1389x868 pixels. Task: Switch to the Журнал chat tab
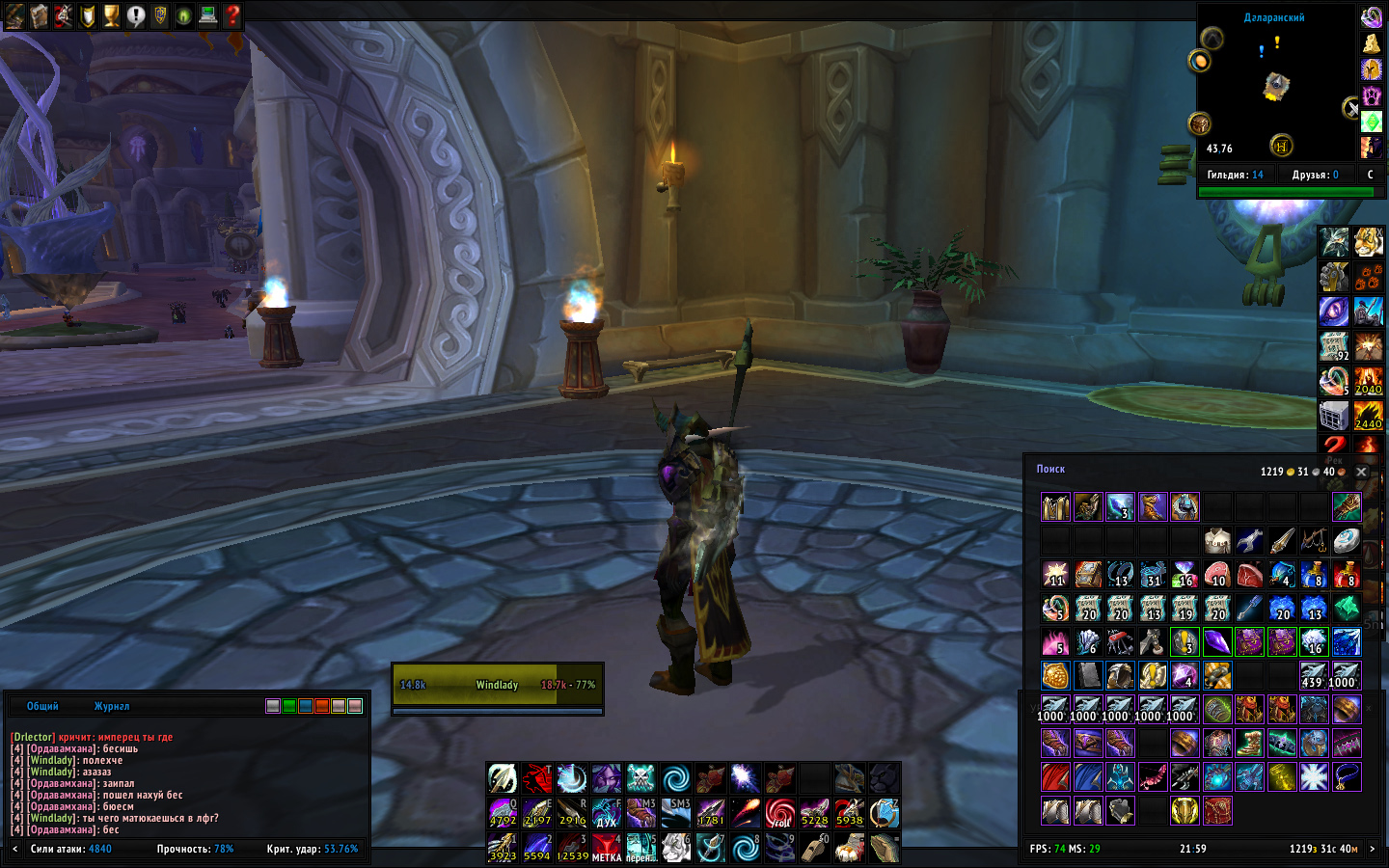click(112, 706)
